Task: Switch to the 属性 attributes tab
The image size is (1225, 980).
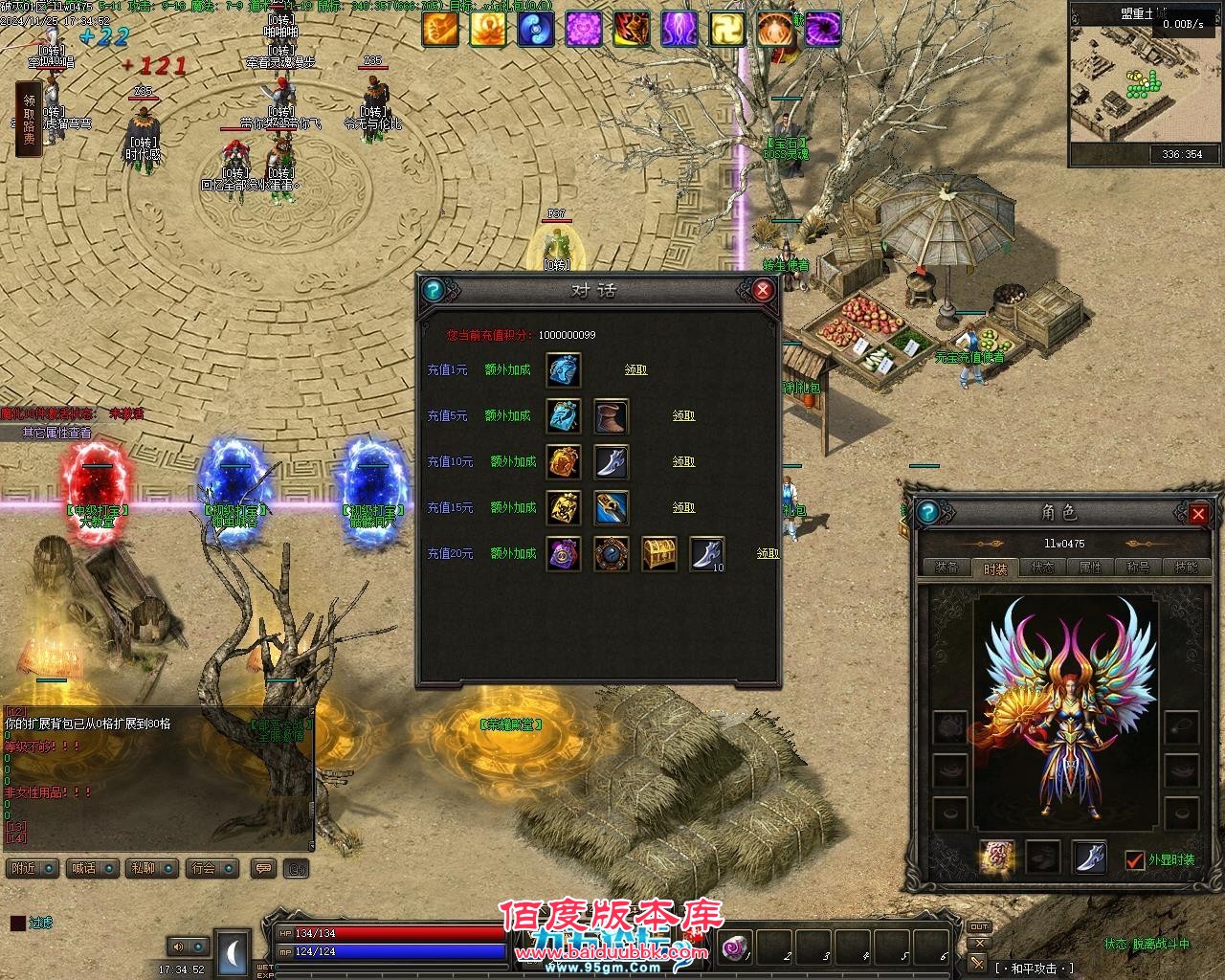Action: point(1091,568)
